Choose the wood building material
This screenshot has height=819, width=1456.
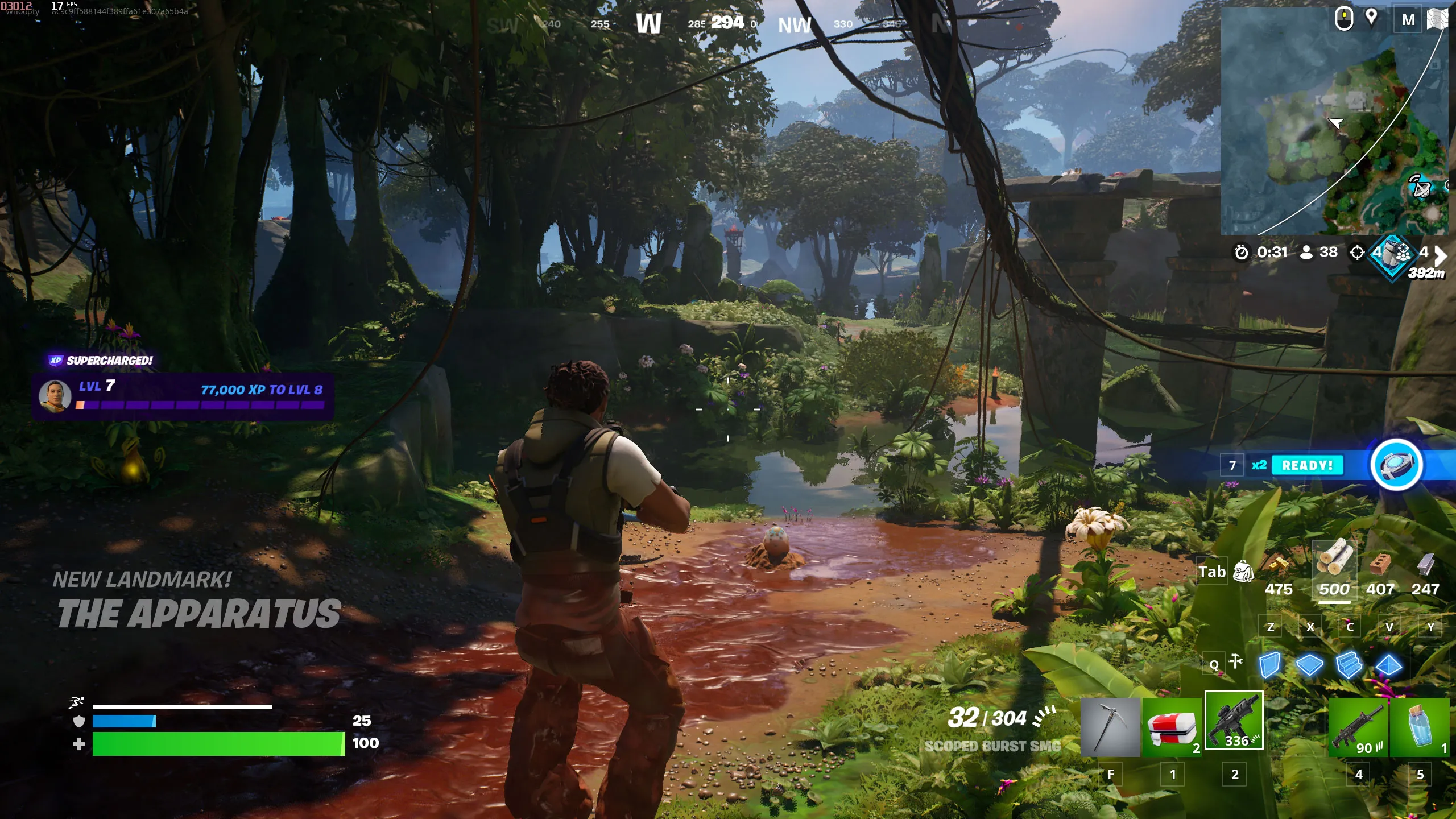click(x=1334, y=558)
